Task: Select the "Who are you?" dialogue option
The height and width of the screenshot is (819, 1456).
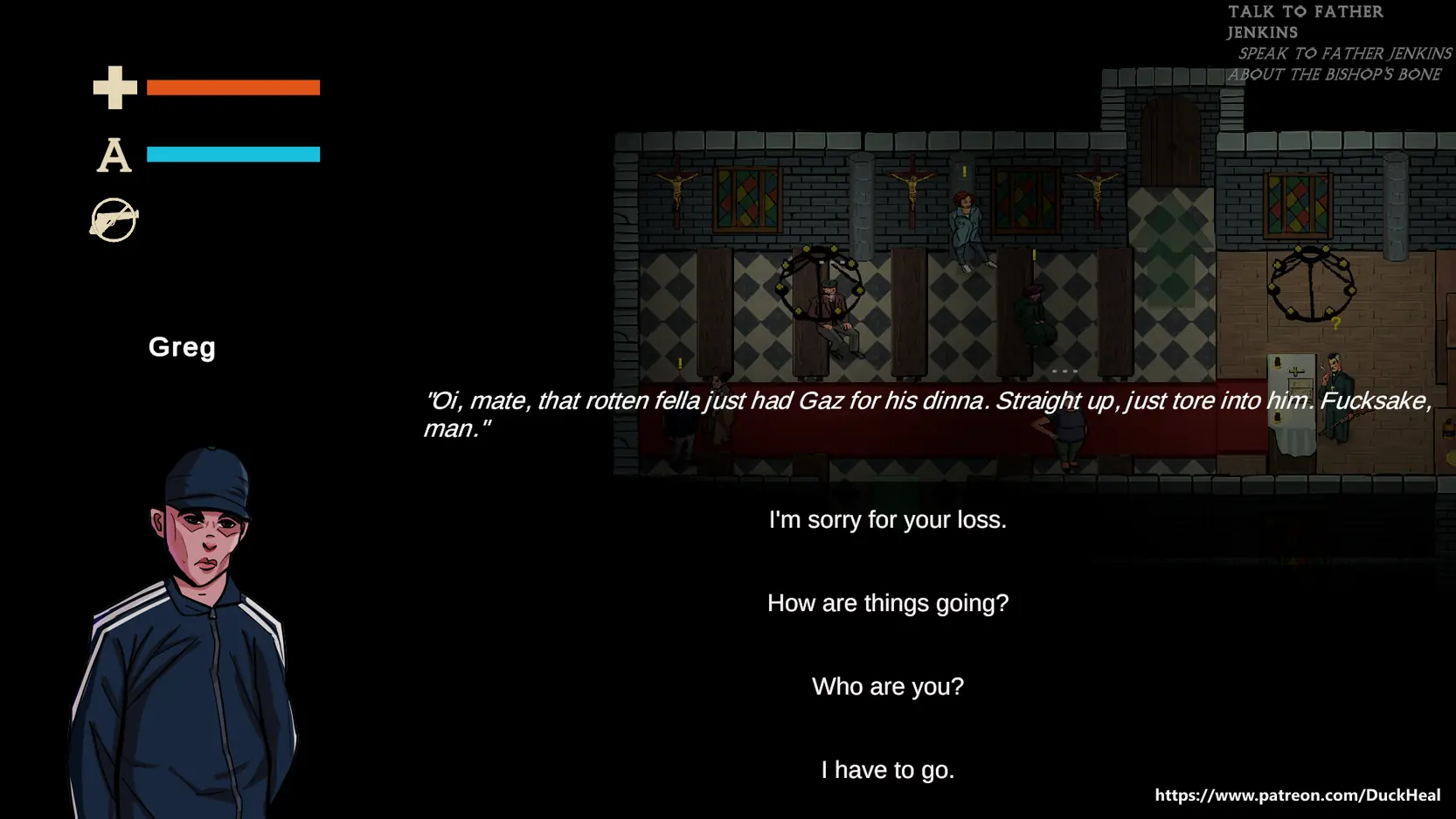Action: (887, 687)
